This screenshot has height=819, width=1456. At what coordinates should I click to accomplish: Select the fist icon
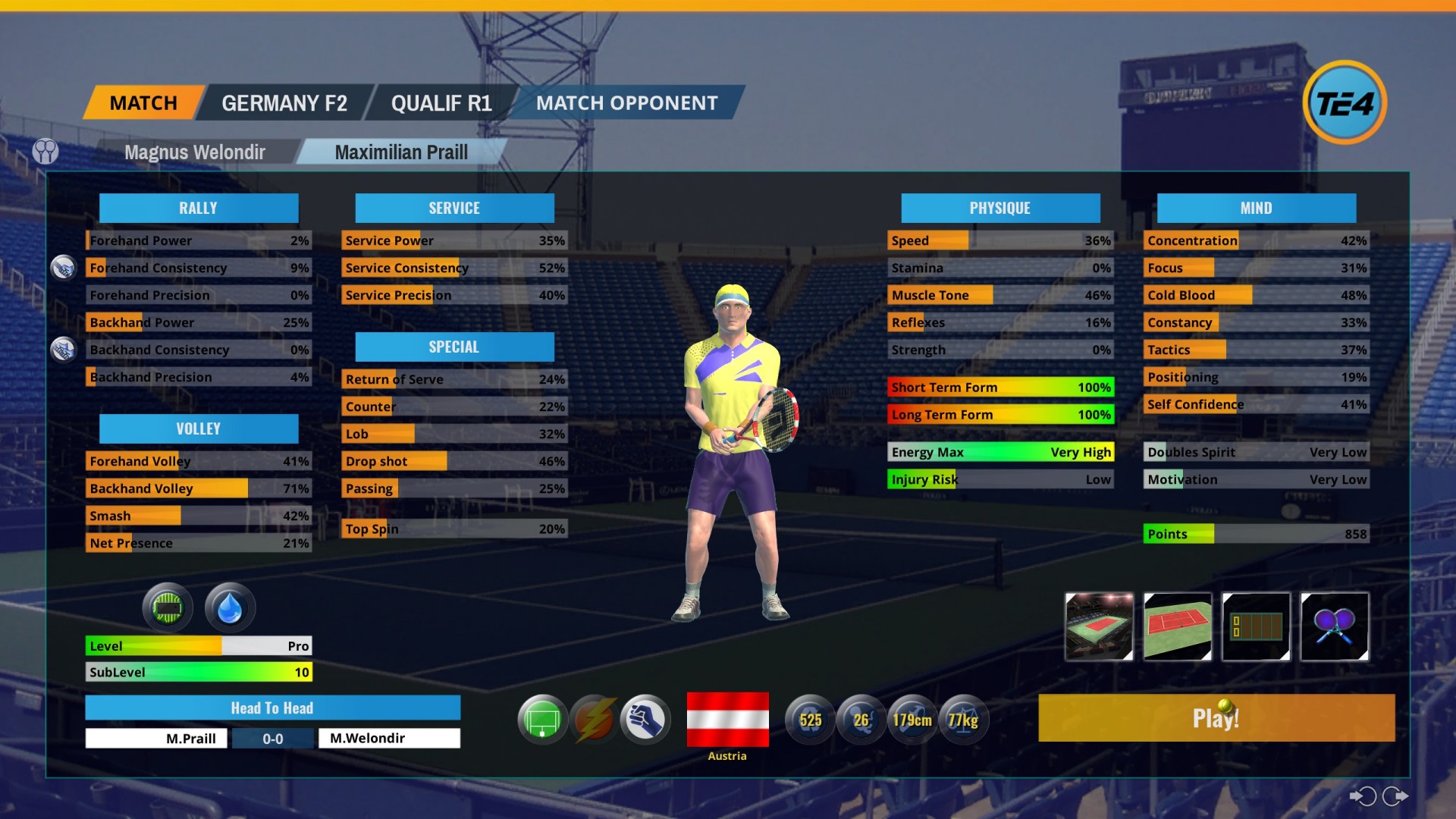tap(645, 719)
